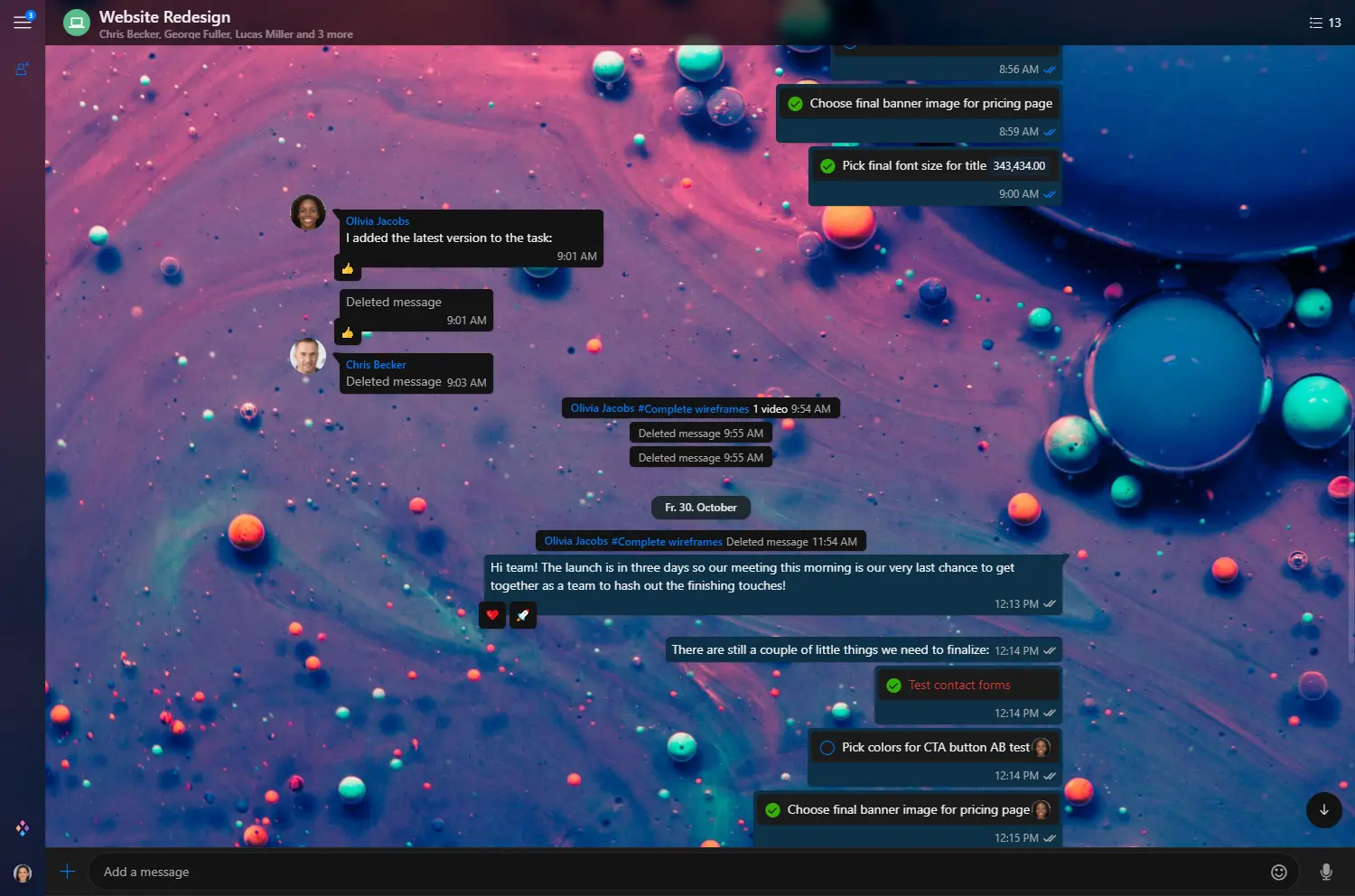Open the hamburger menu with notification badge
This screenshot has height=896, width=1355.
click(x=23, y=22)
